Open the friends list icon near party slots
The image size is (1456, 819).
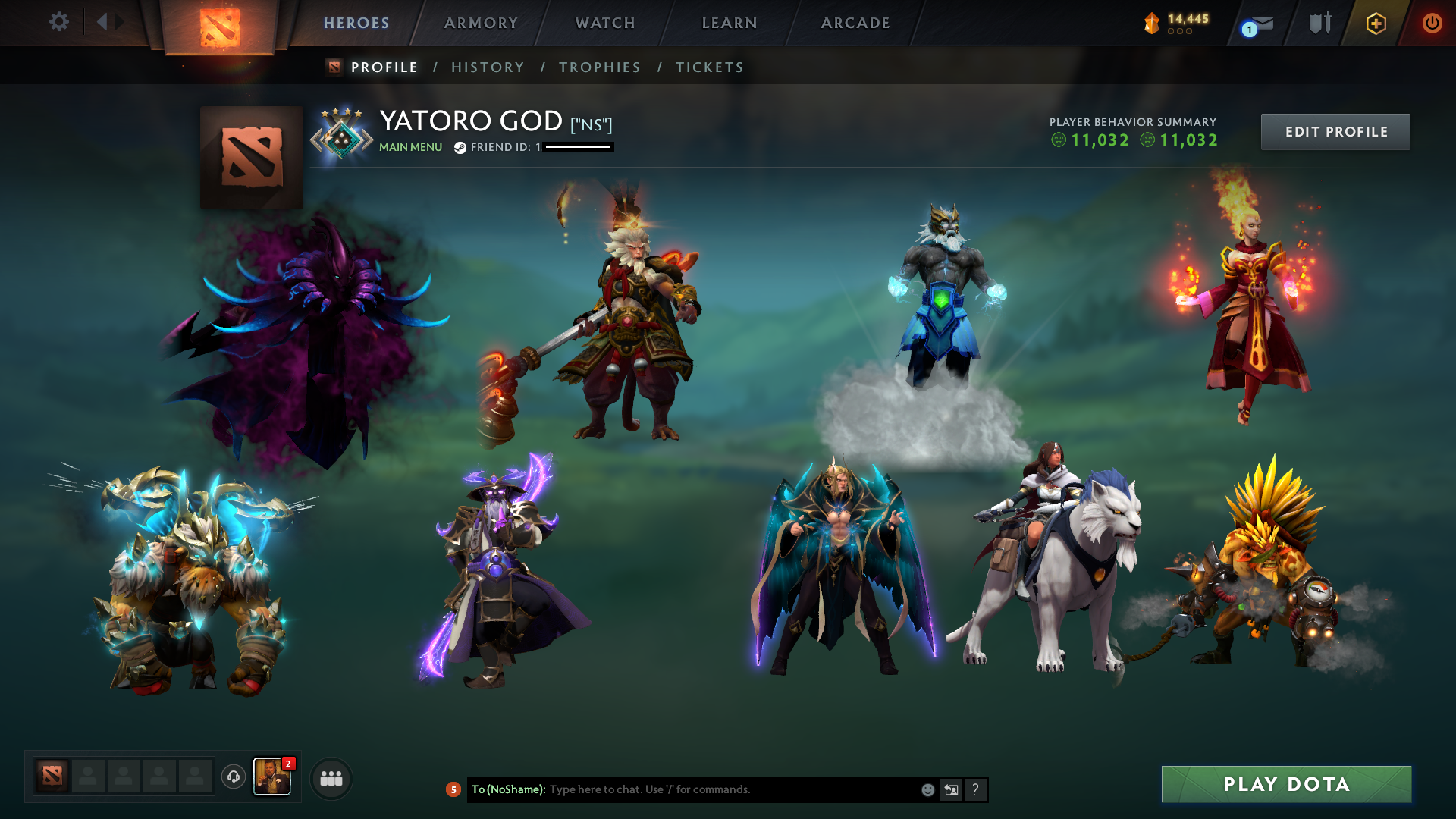(x=331, y=778)
